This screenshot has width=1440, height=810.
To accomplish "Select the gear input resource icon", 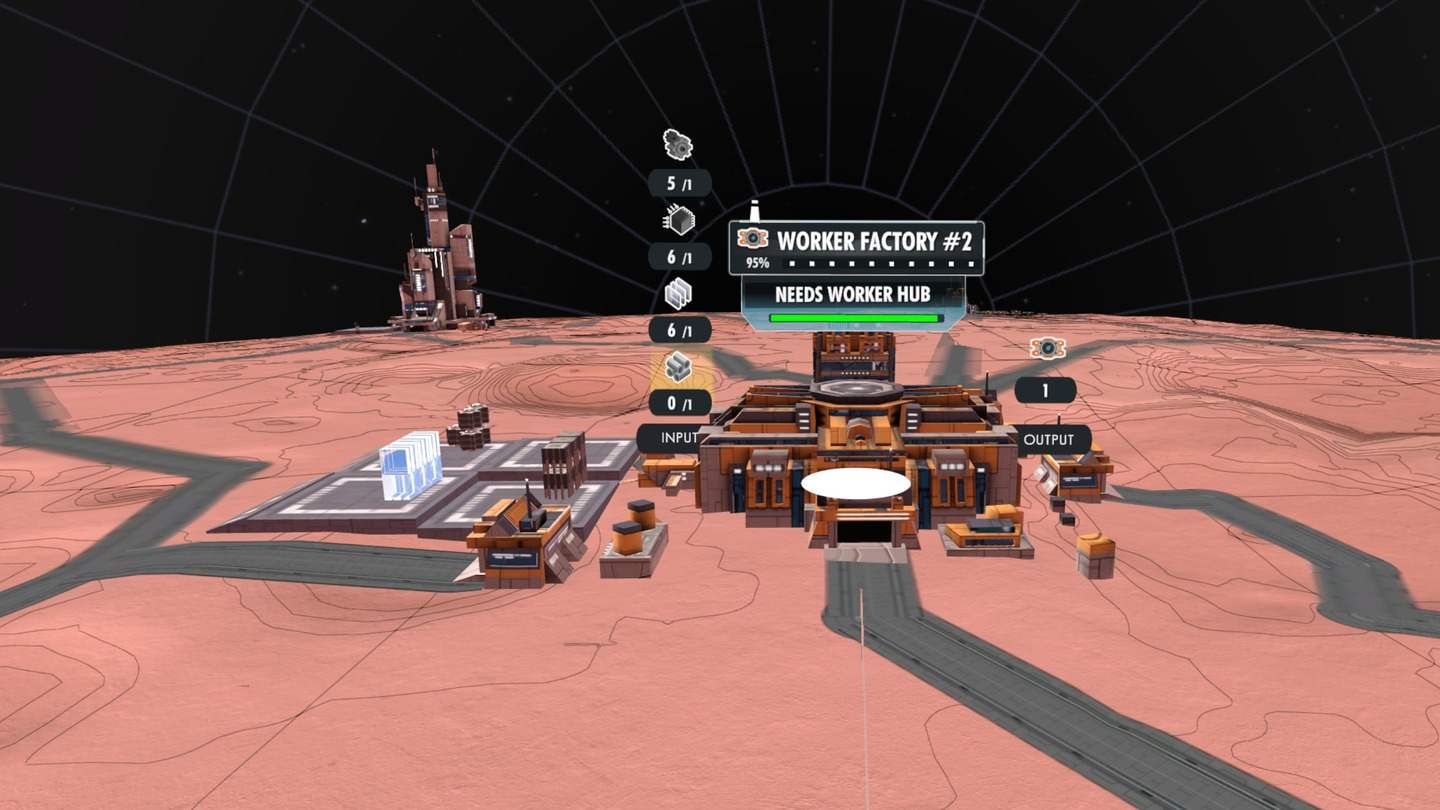I will 679,146.
